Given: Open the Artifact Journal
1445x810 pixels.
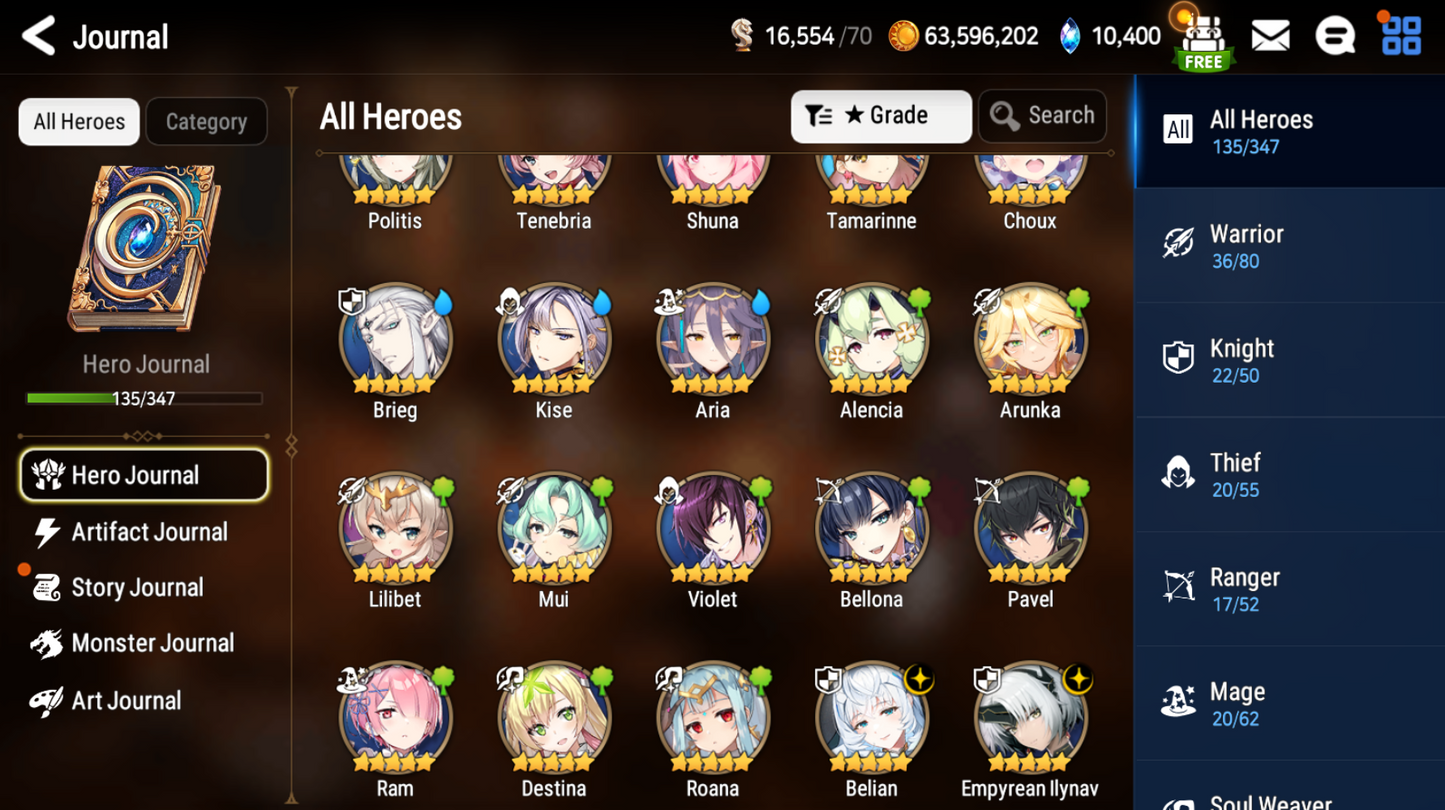Looking at the screenshot, I should [x=148, y=532].
